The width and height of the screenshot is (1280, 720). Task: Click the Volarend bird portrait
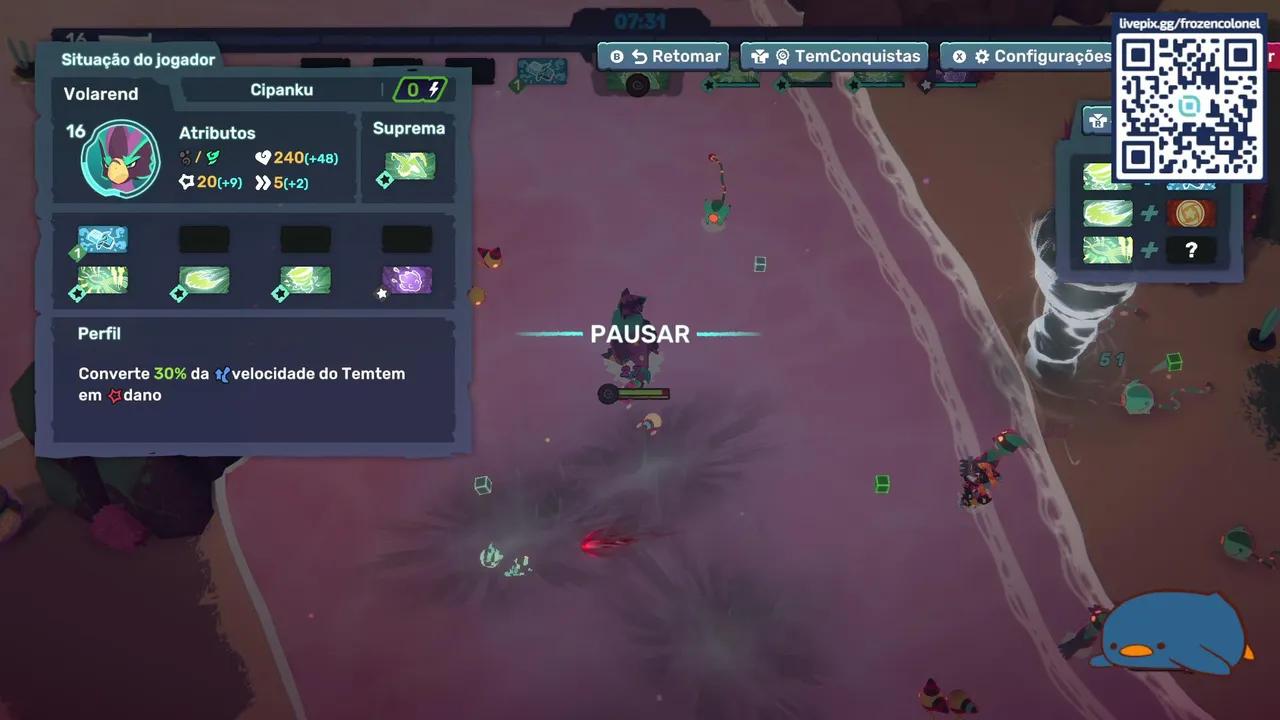[120, 158]
